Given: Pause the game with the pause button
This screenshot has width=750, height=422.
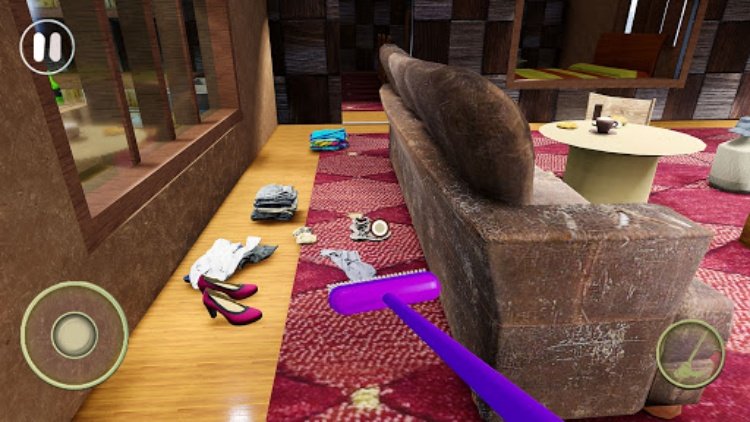Looking at the screenshot, I should [x=47, y=47].
